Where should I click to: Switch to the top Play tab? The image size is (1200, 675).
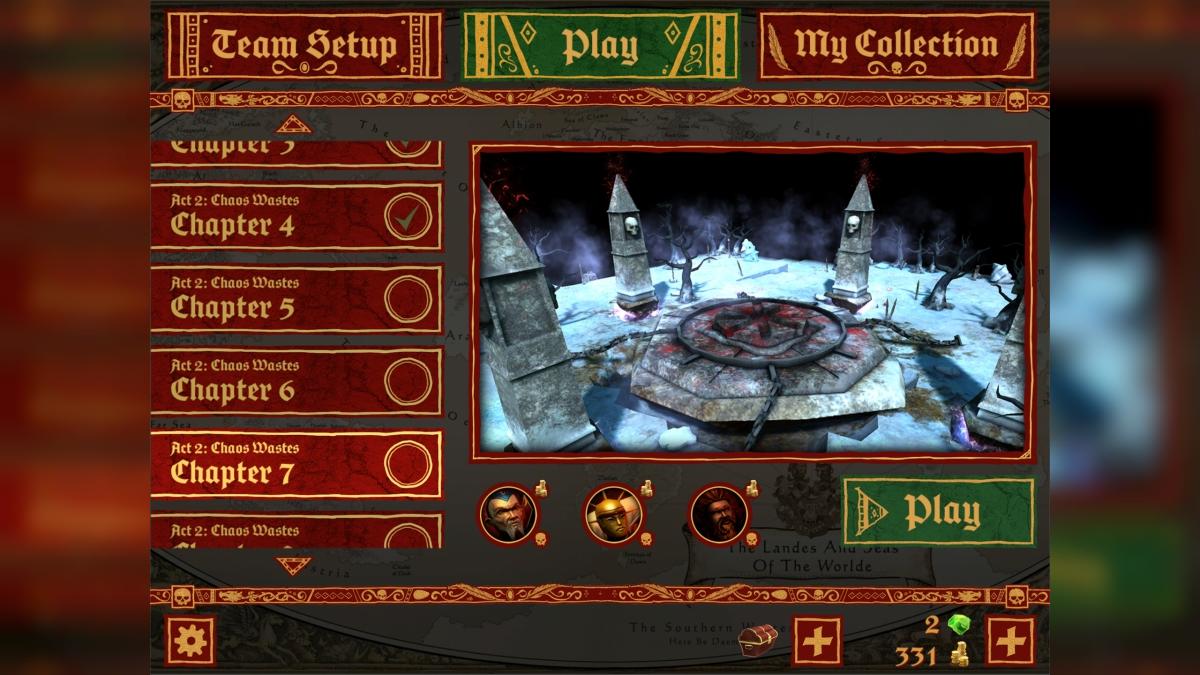pos(600,45)
